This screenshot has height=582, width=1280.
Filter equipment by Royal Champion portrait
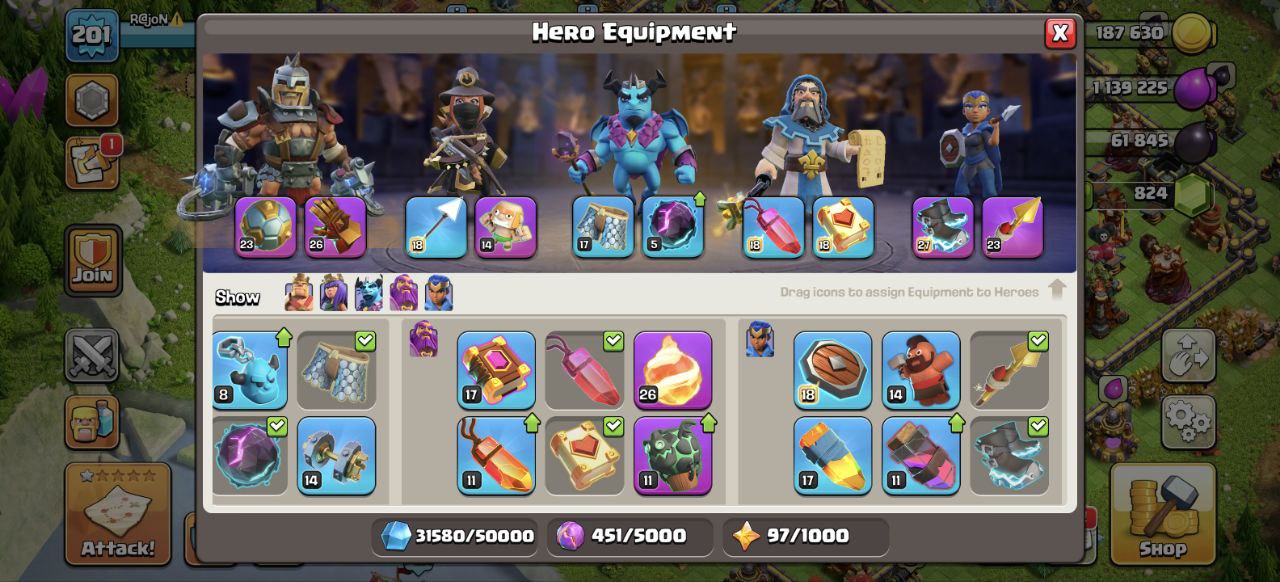coord(439,294)
